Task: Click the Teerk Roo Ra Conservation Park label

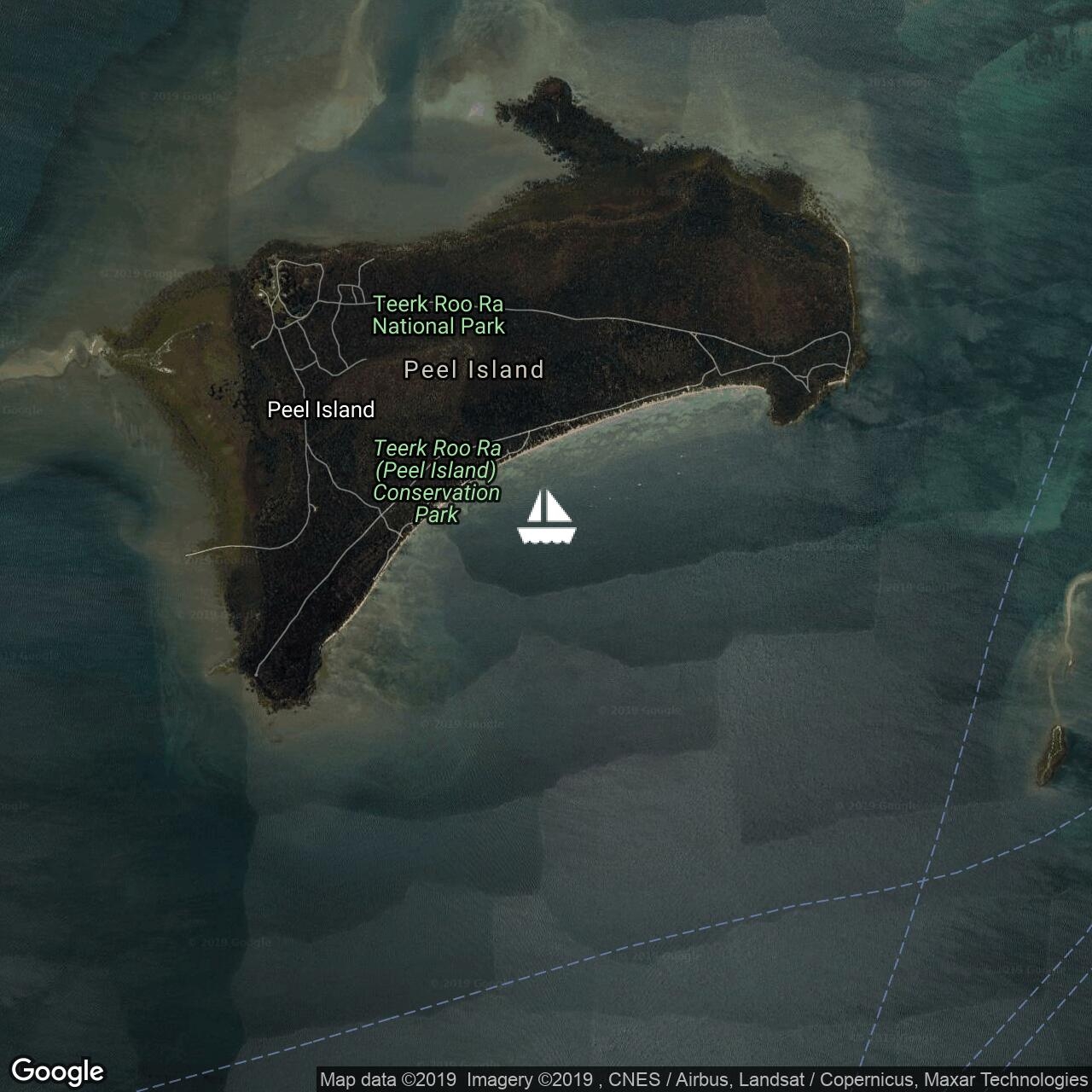Action: [437, 481]
